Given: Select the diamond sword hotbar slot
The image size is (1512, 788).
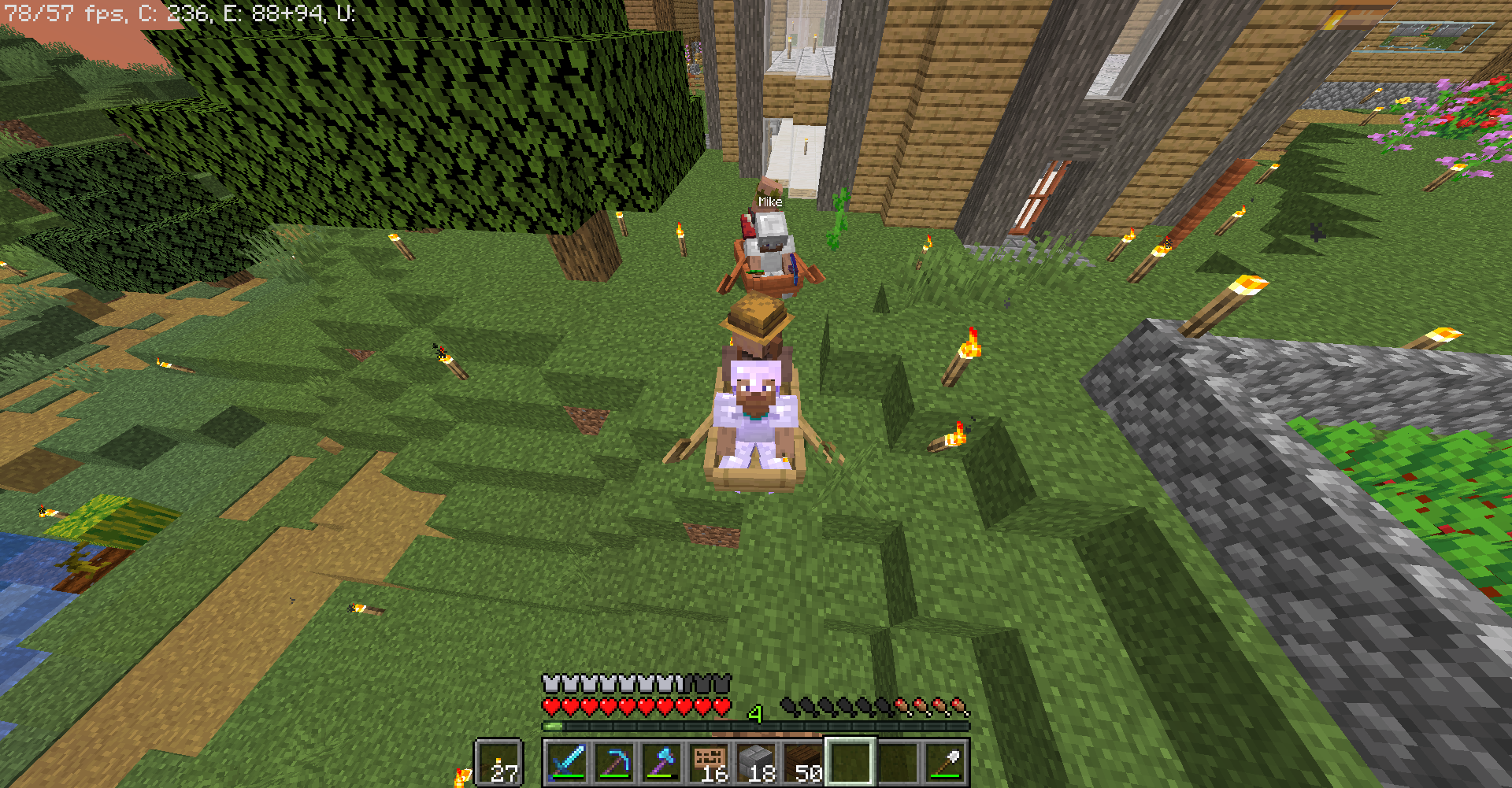Looking at the screenshot, I should pos(567,762).
